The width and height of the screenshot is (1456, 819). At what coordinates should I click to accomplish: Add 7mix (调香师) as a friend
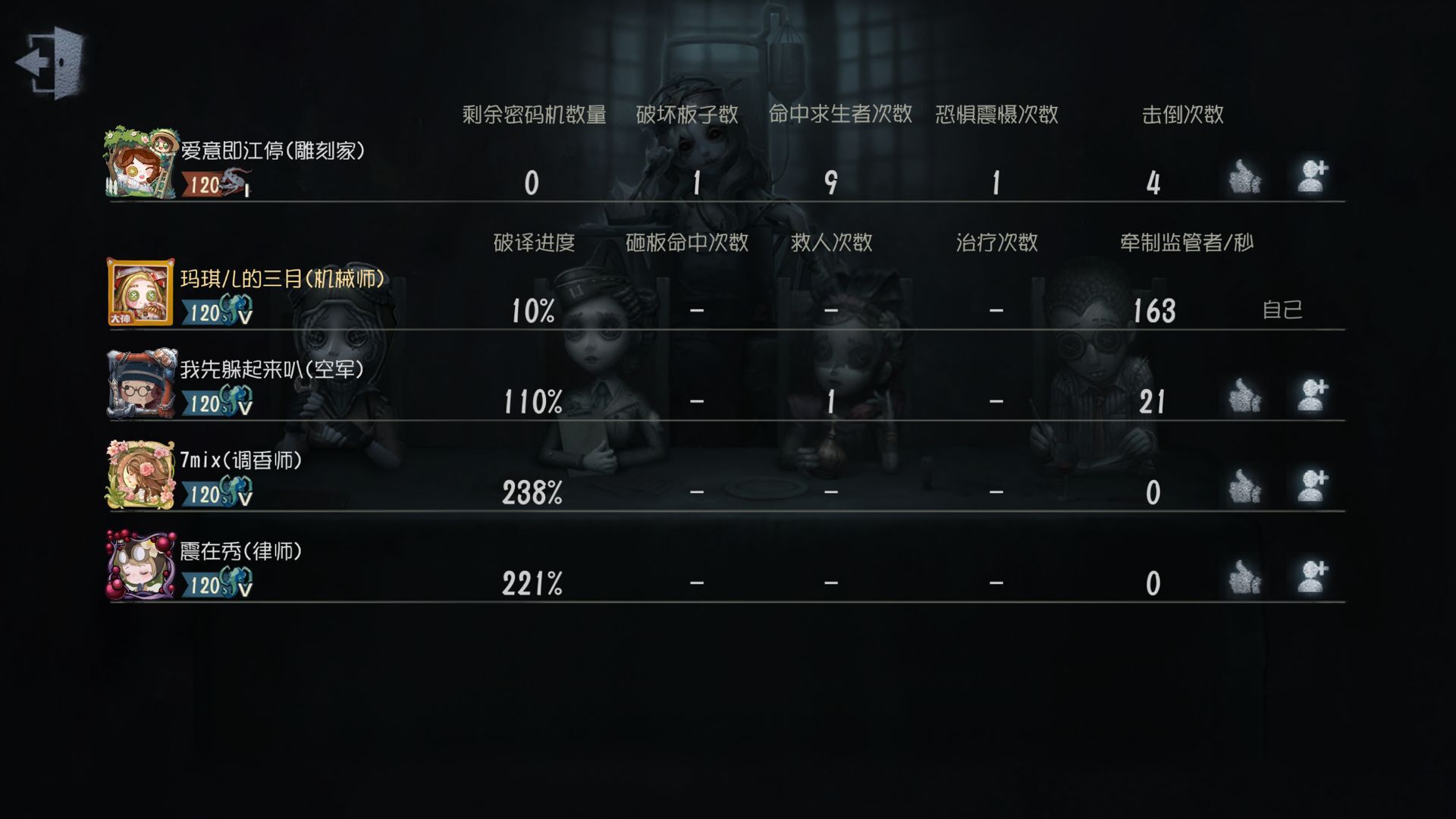[1312, 487]
